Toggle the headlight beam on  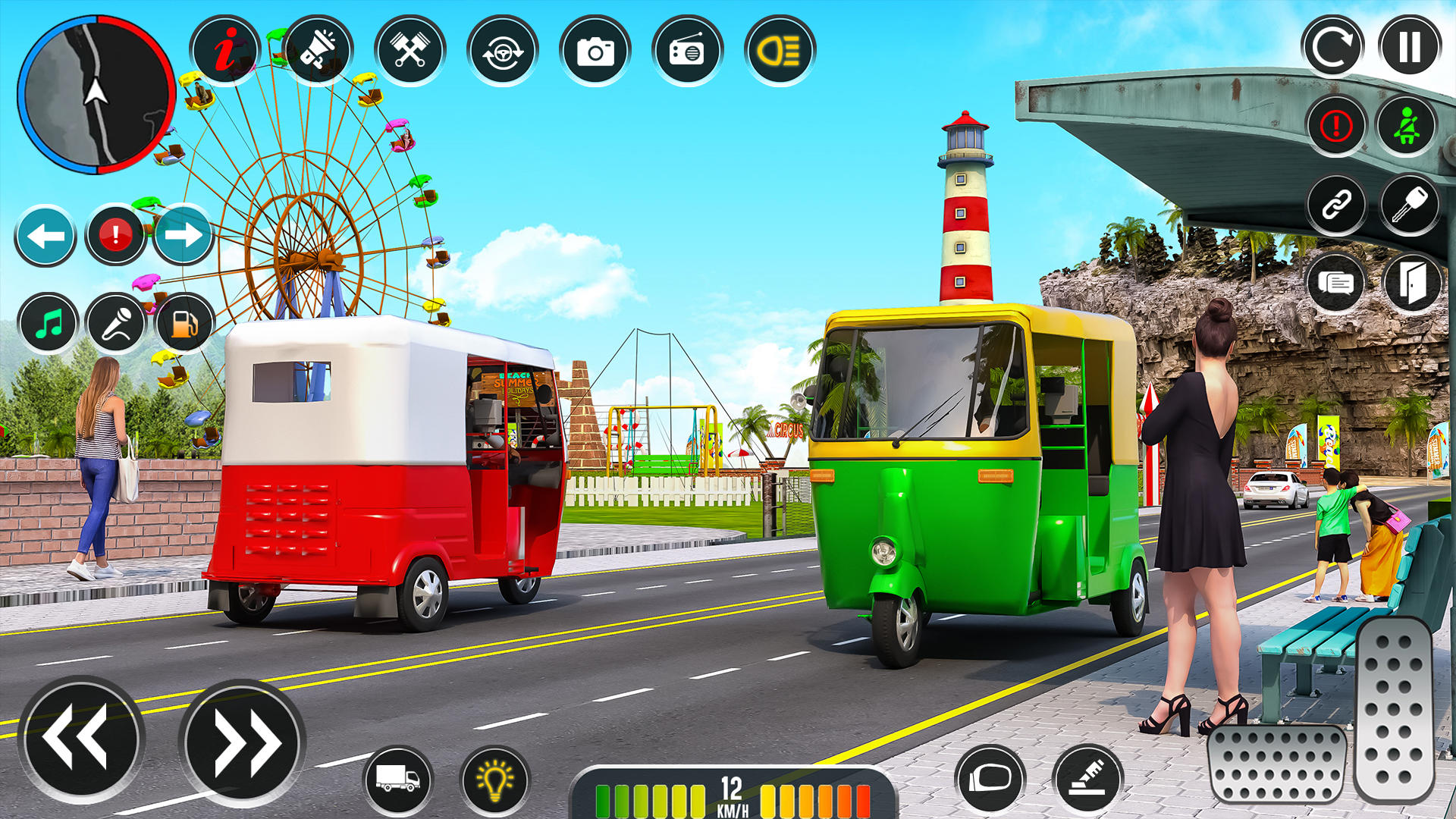point(778,49)
